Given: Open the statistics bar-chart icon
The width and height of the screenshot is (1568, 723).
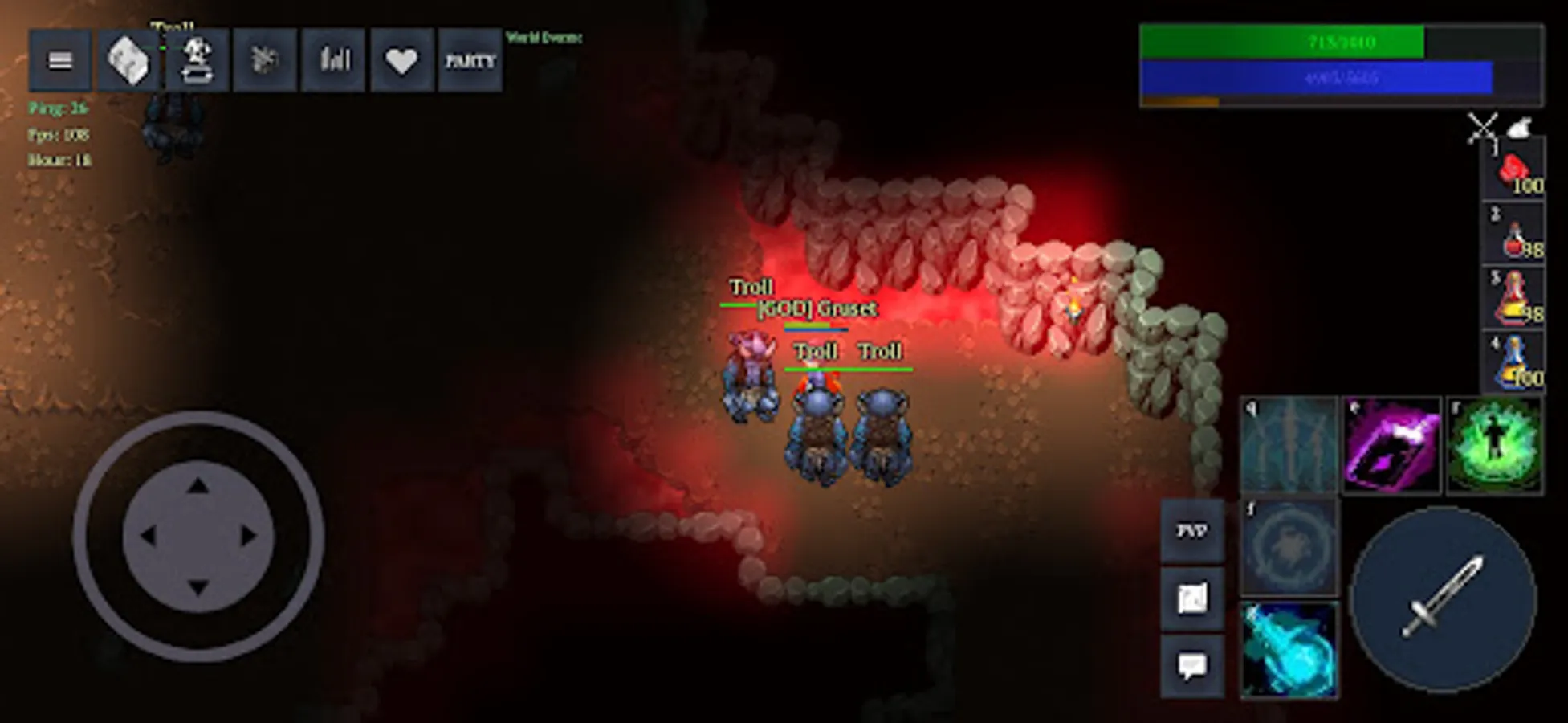Looking at the screenshot, I should click(333, 59).
